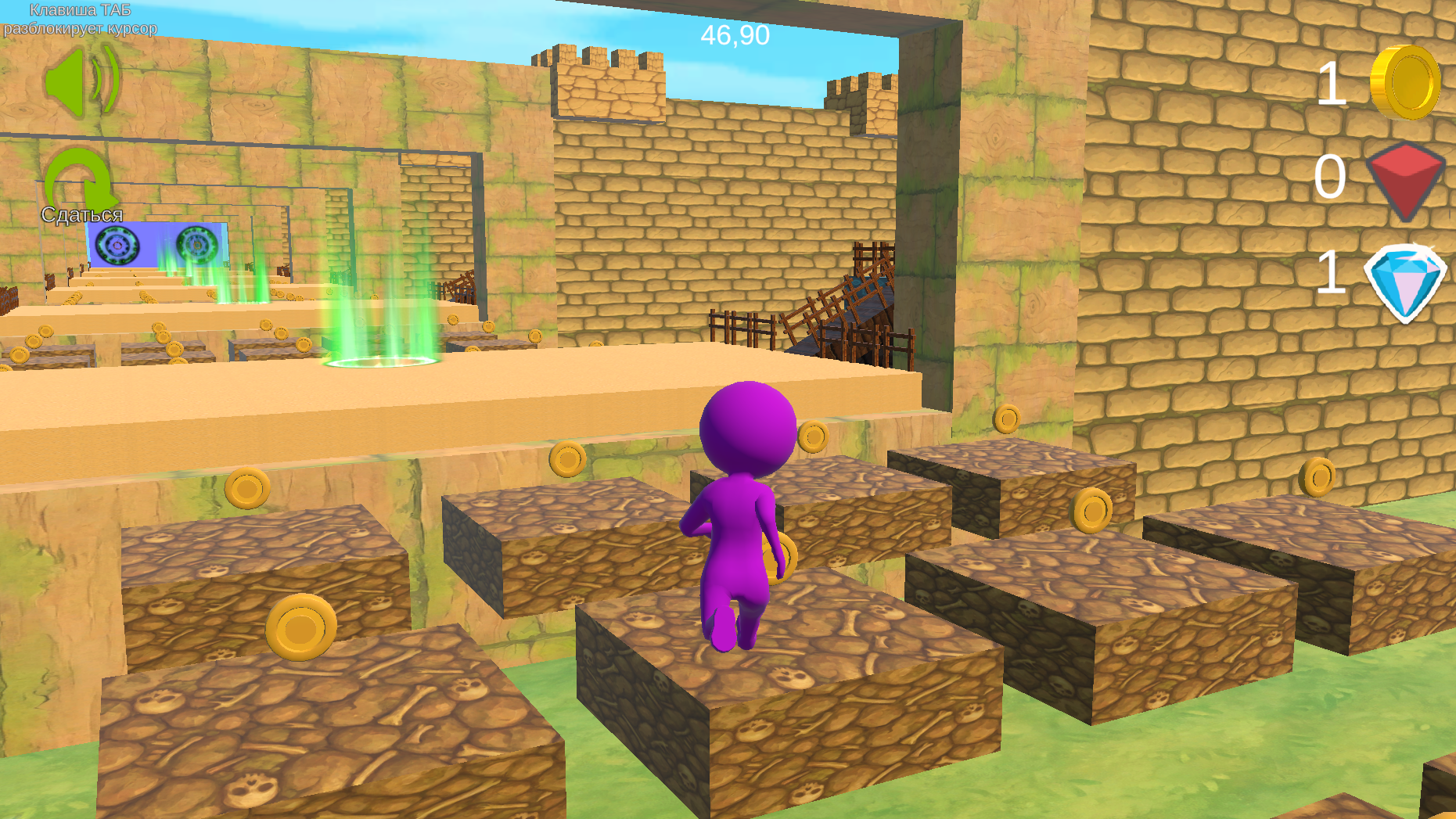Toggle the green speaker sound icon
The width and height of the screenshot is (1456, 819).
click(81, 81)
